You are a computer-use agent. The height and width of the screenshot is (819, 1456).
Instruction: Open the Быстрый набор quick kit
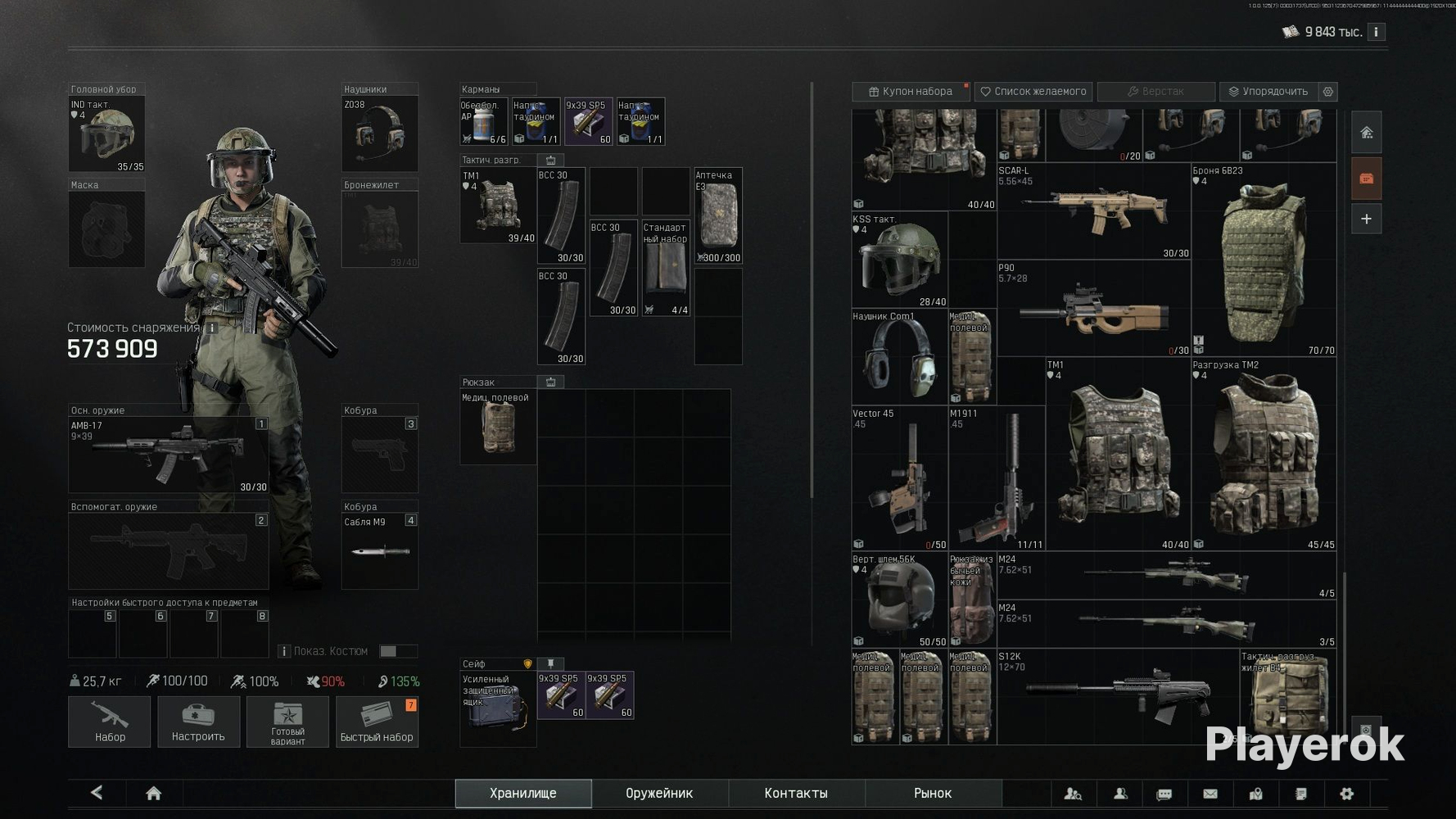tap(377, 722)
